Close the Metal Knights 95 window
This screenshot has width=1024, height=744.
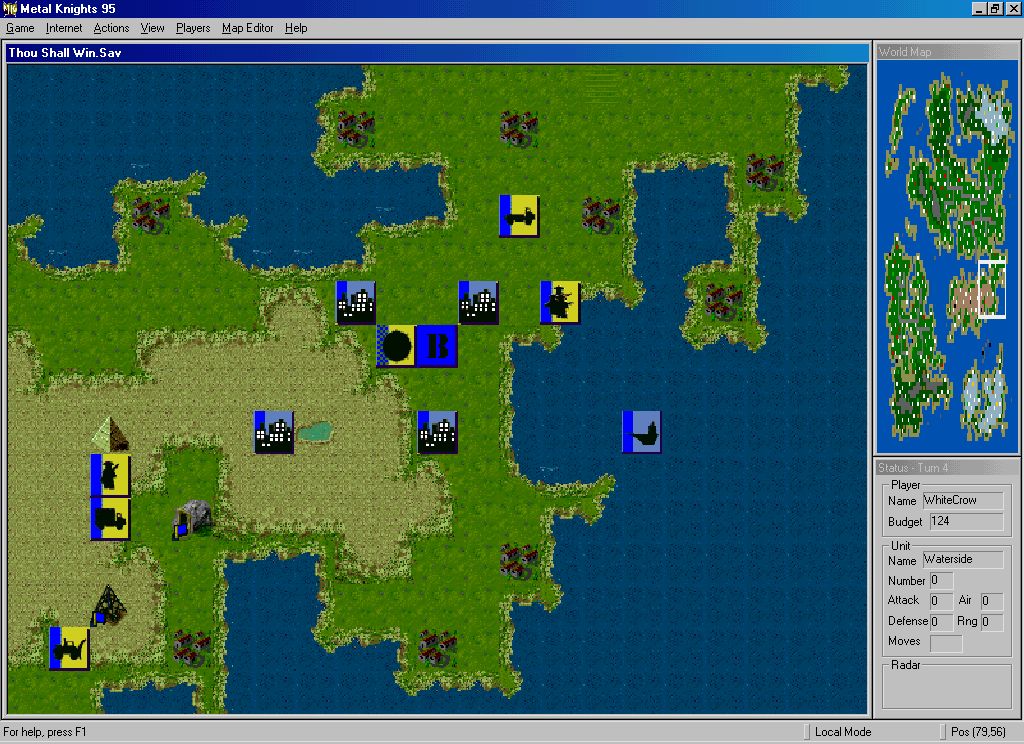tap(1012, 9)
